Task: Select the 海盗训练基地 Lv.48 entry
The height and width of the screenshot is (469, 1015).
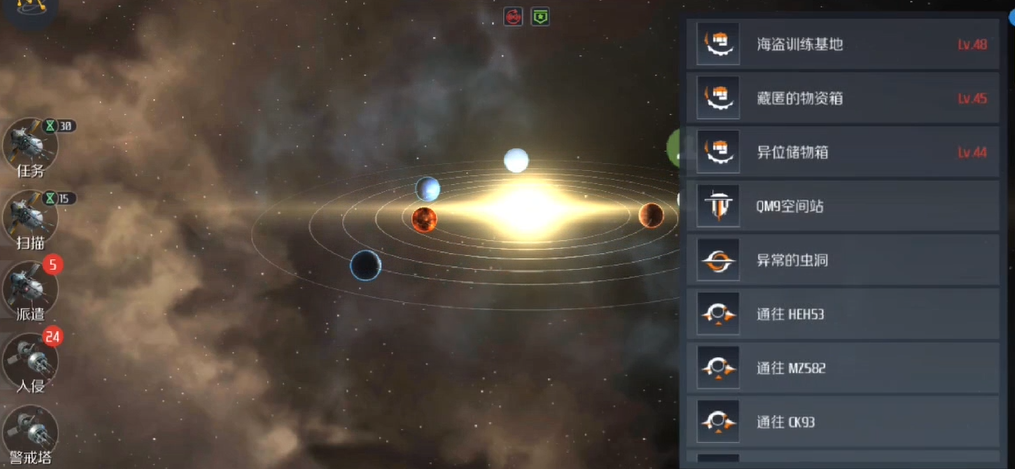Action: (842, 44)
